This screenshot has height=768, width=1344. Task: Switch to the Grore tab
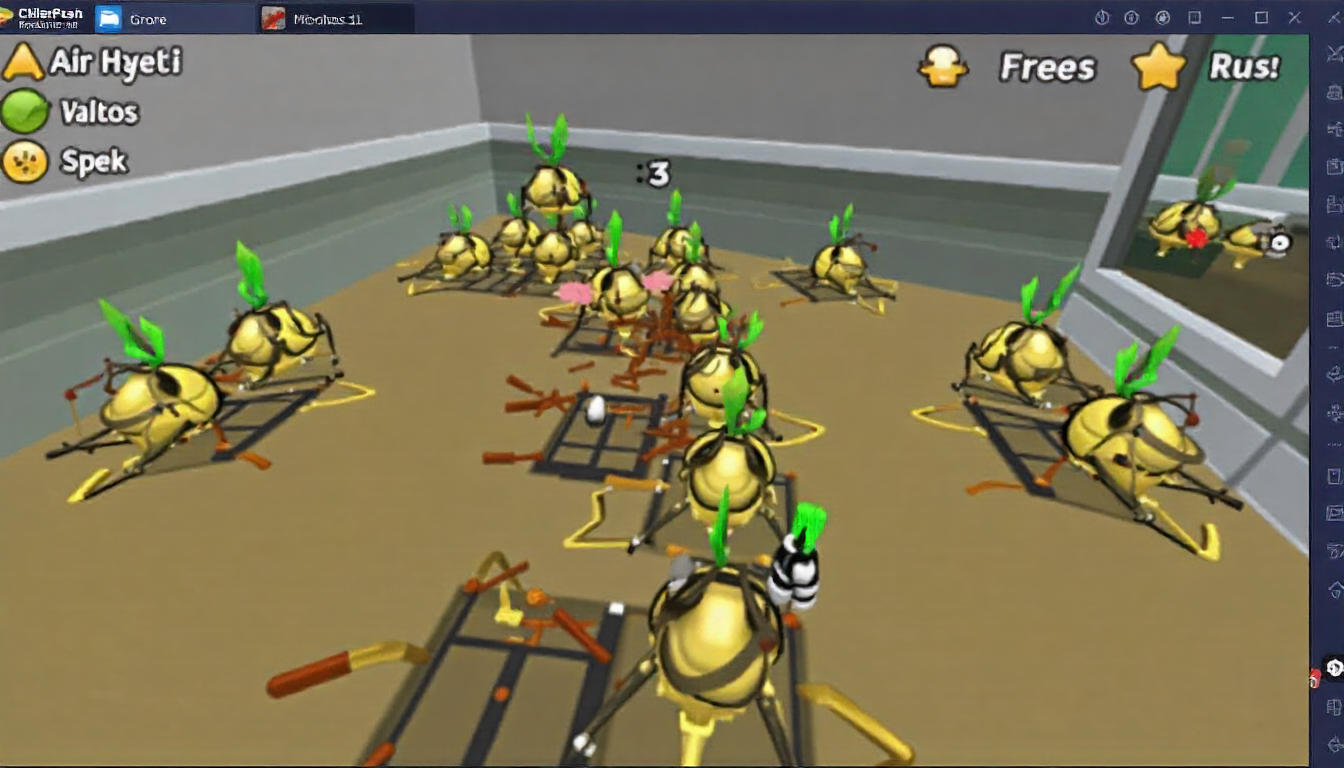pos(147,18)
